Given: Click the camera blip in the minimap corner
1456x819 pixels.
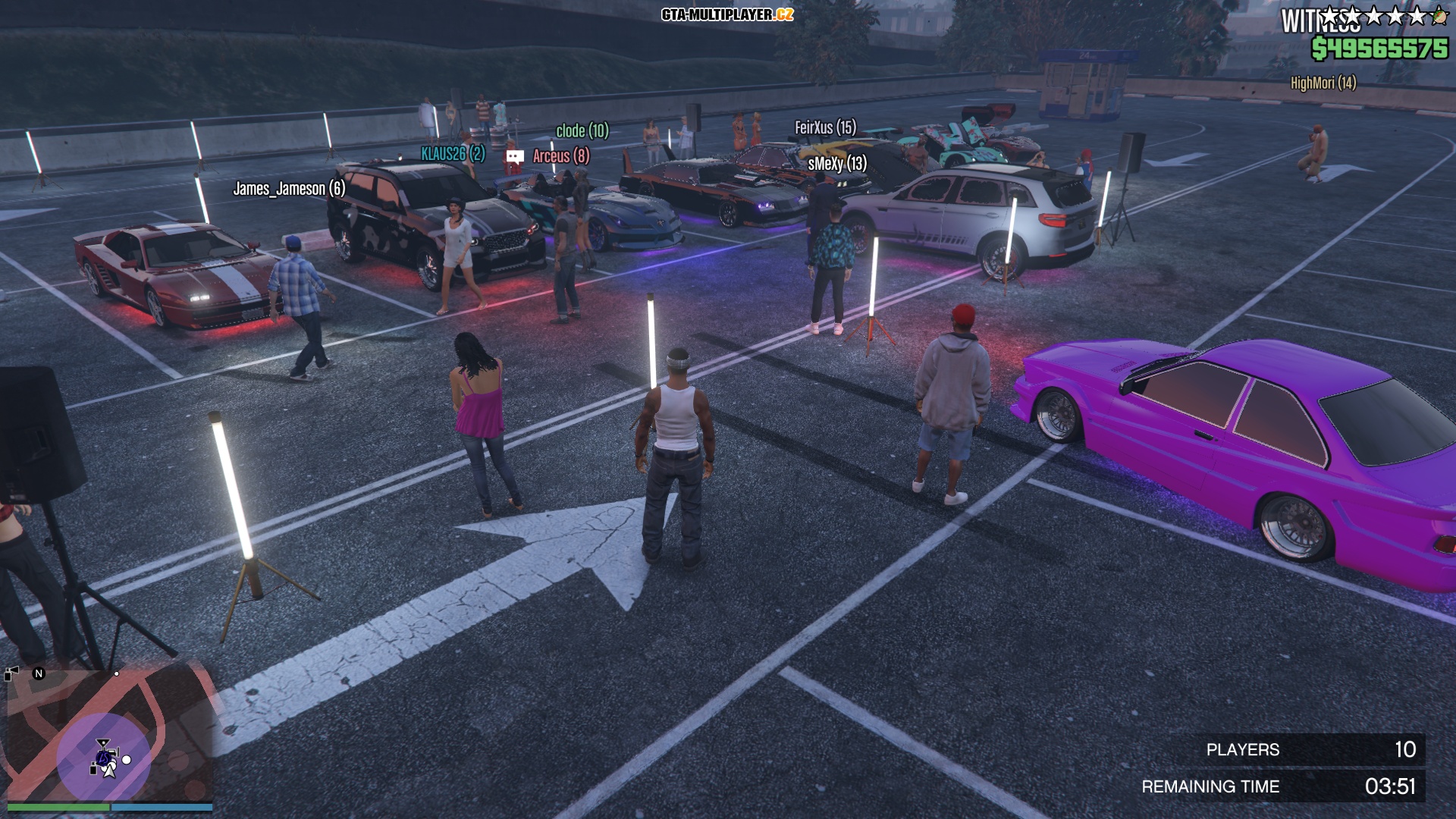Looking at the screenshot, I should tap(11, 672).
